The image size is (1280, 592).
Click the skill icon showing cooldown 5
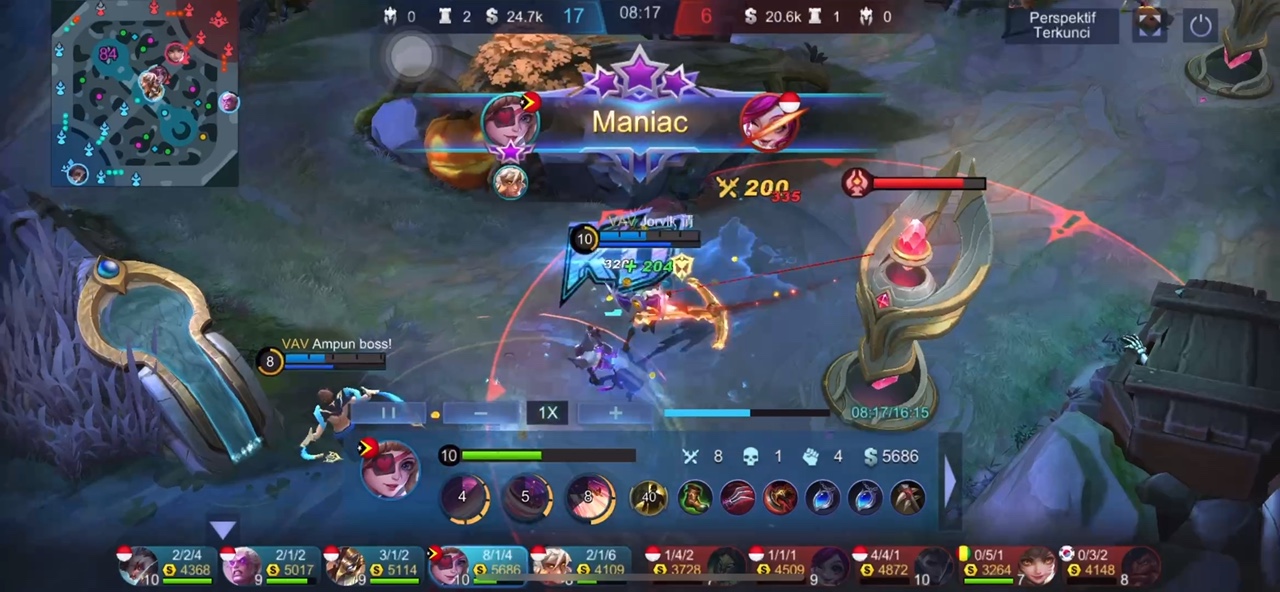pos(526,497)
